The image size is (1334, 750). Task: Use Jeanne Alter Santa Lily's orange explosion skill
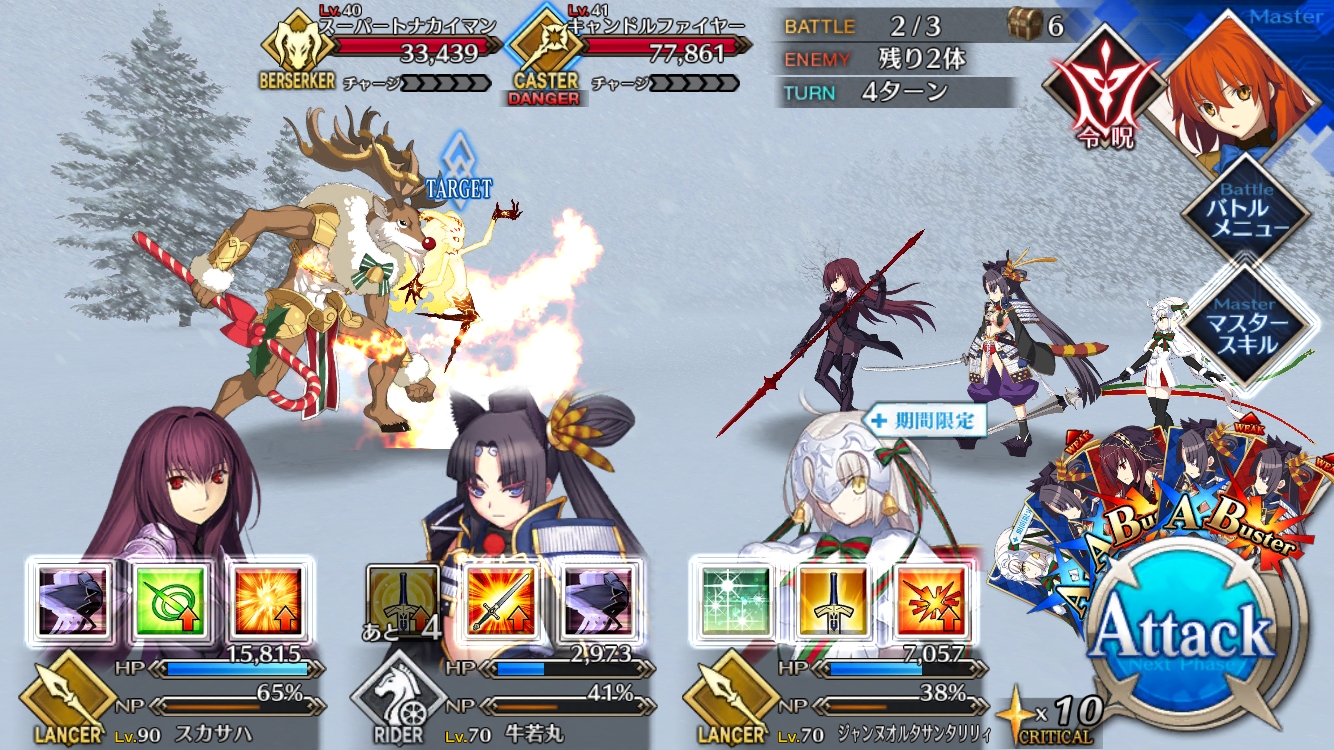tap(930, 600)
